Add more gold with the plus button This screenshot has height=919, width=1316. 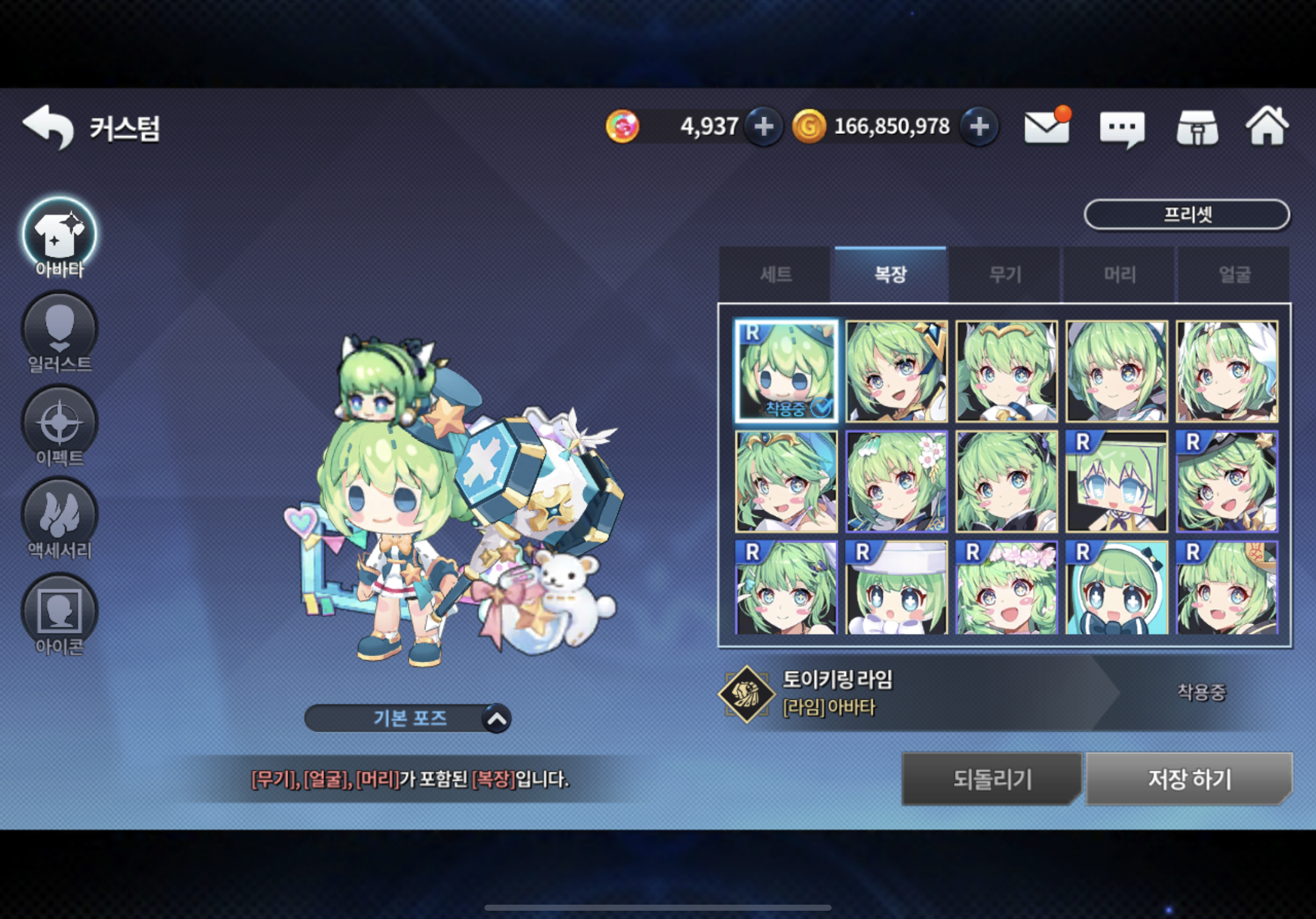(x=979, y=127)
